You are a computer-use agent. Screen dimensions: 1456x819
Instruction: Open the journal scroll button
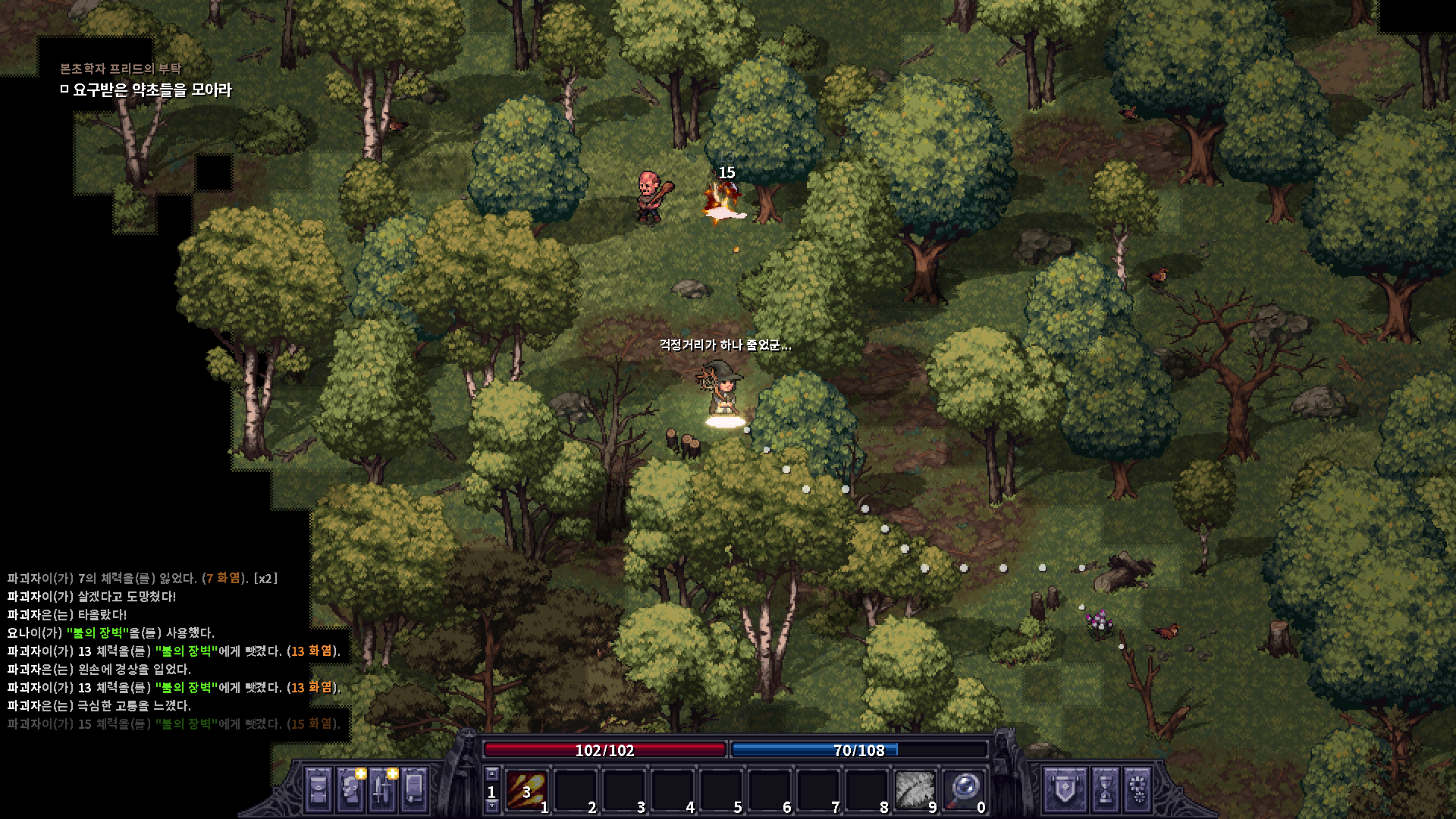[414, 790]
